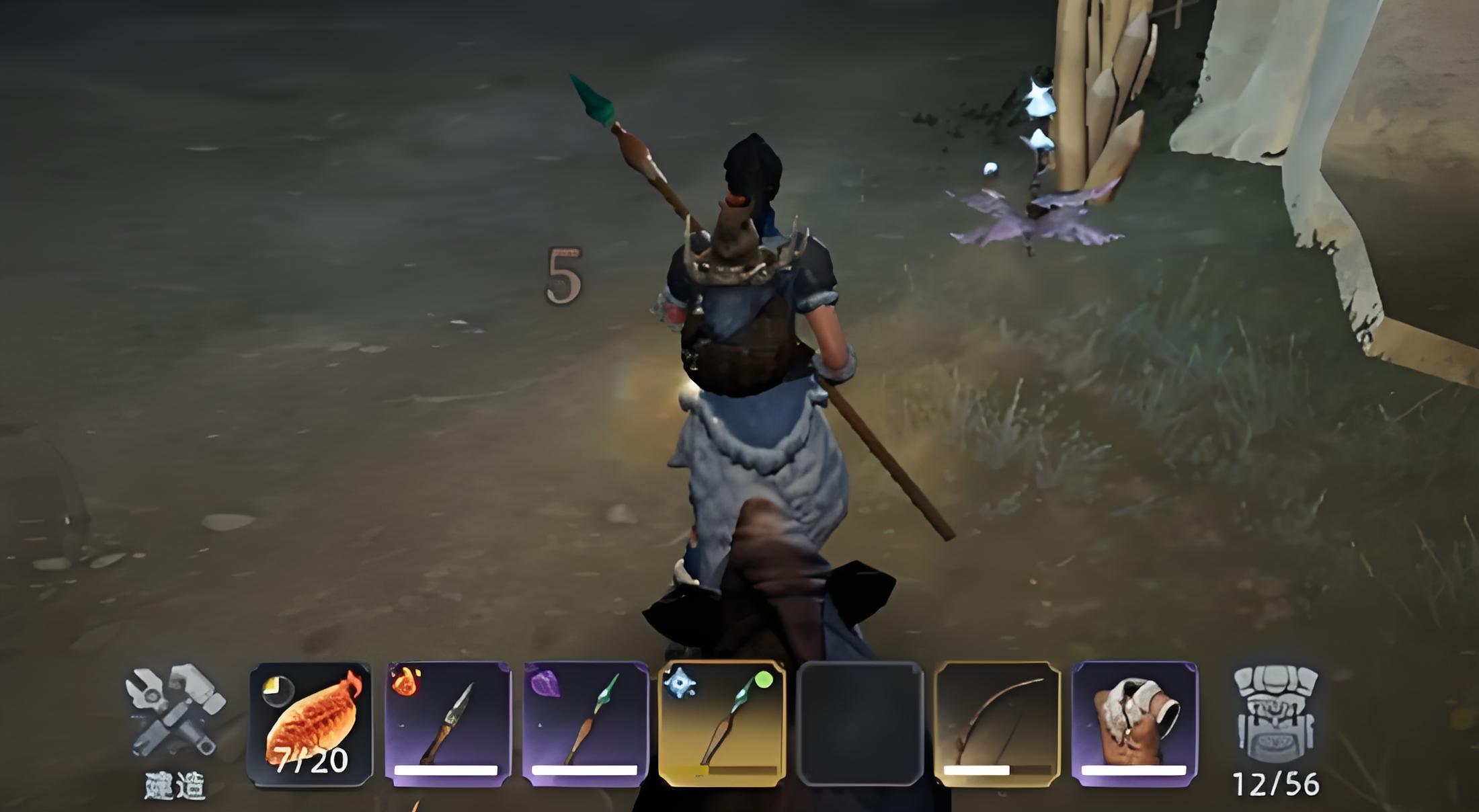Select the grilled meat food slot
Image resolution: width=1479 pixels, height=812 pixels.
311,724
